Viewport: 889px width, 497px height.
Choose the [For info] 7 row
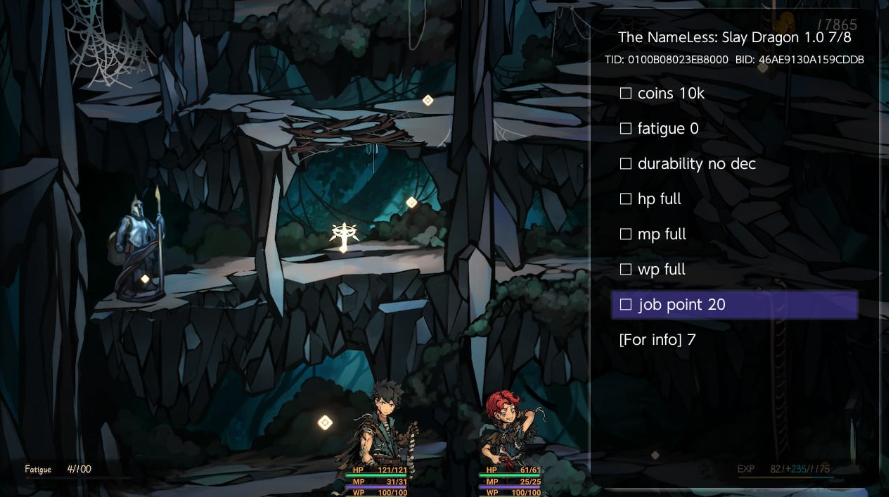(x=657, y=340)
